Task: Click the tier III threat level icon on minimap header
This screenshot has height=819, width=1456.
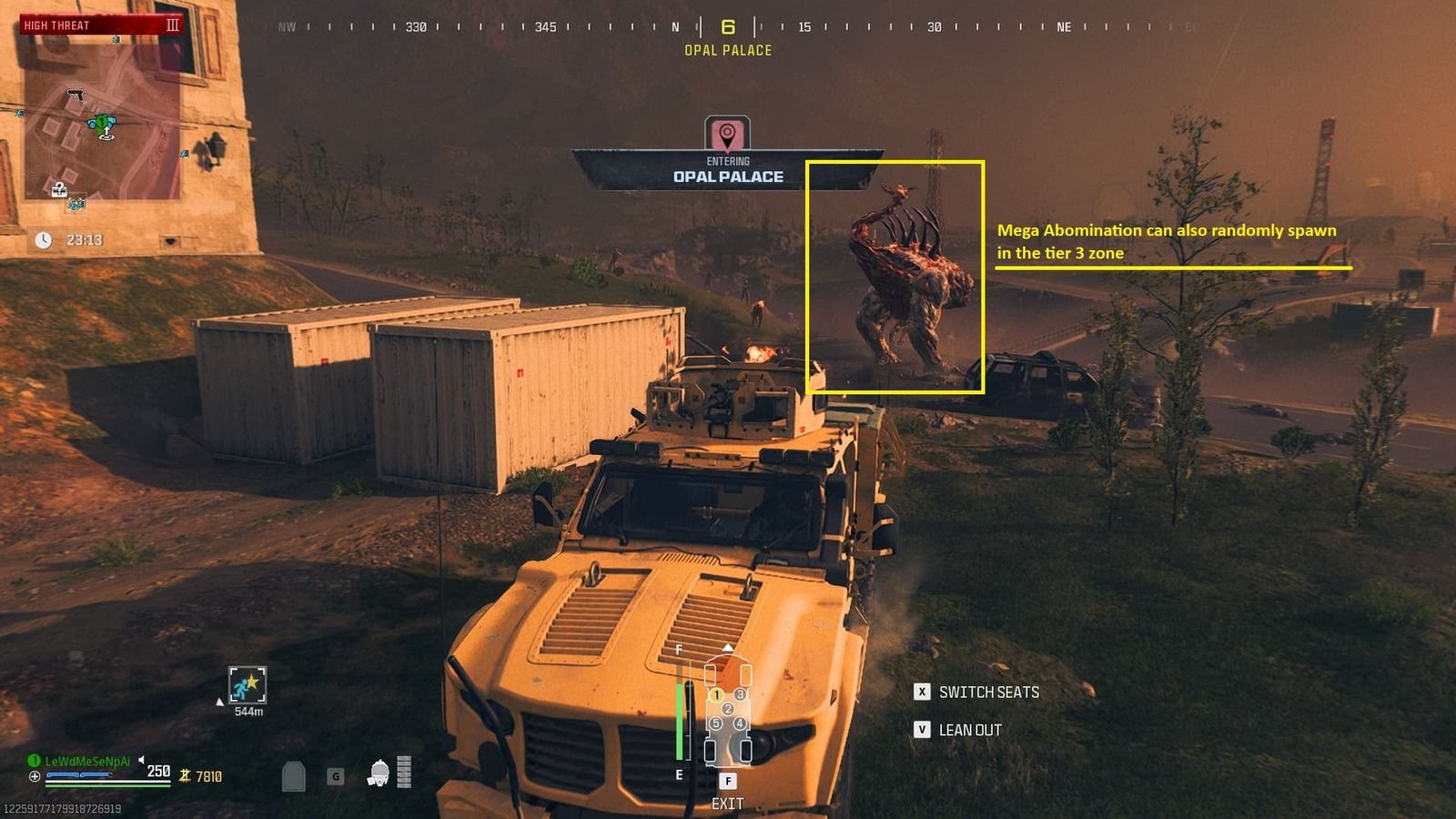Action: click(173, 25)
